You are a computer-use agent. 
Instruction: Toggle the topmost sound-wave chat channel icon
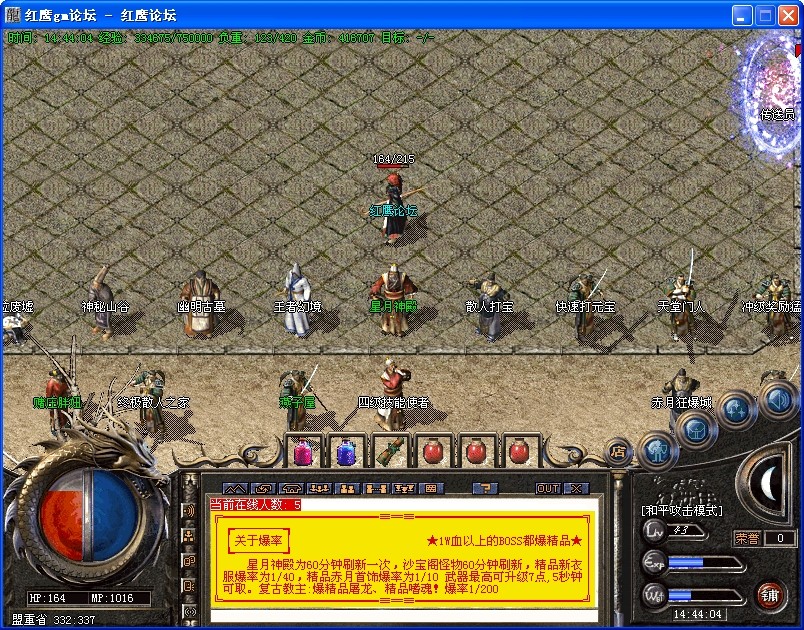pyautogui.click(x=190, y=510)
